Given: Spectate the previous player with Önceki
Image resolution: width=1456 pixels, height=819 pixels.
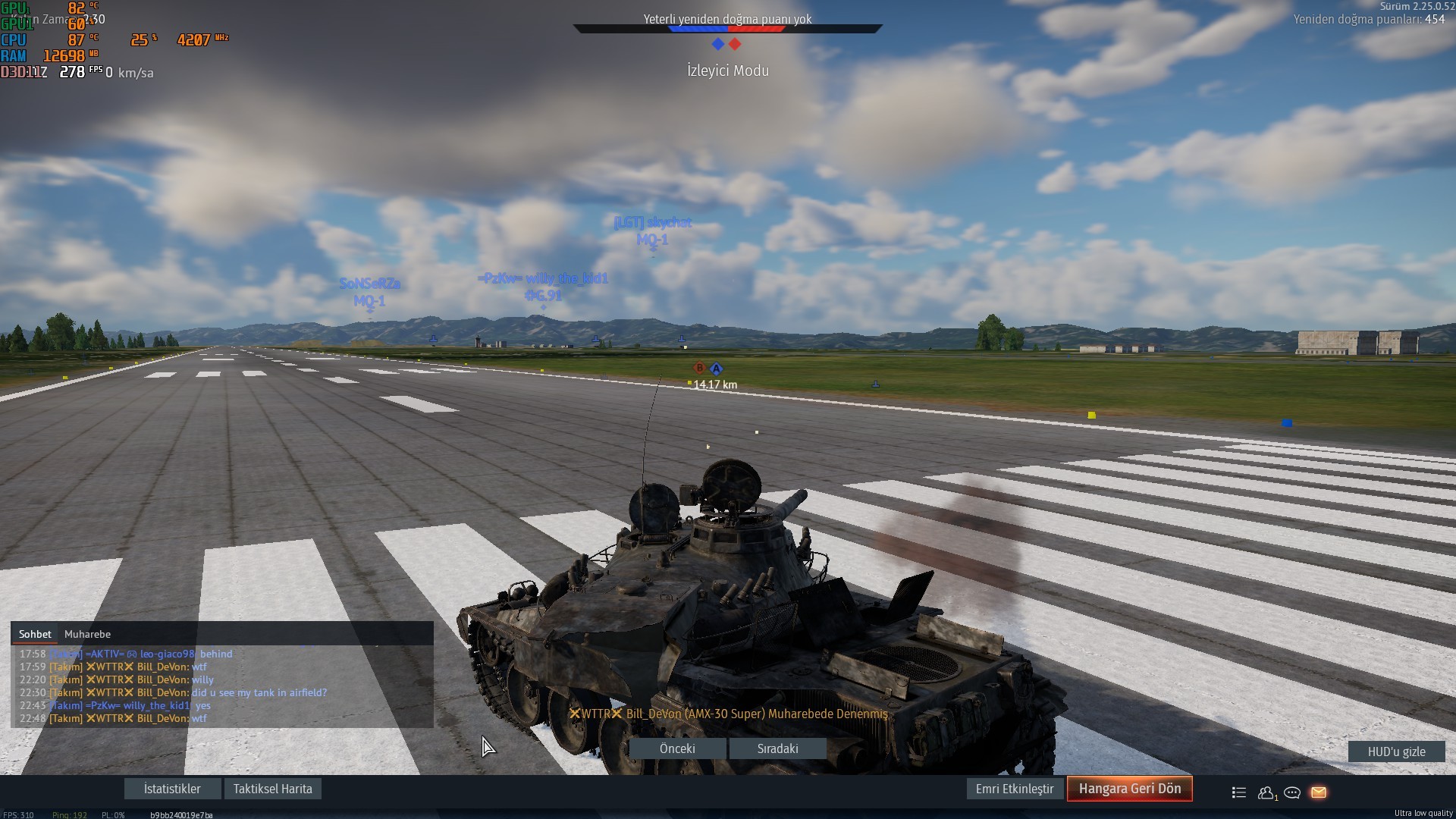Looking at the screenshot, I should click(677, 748).
